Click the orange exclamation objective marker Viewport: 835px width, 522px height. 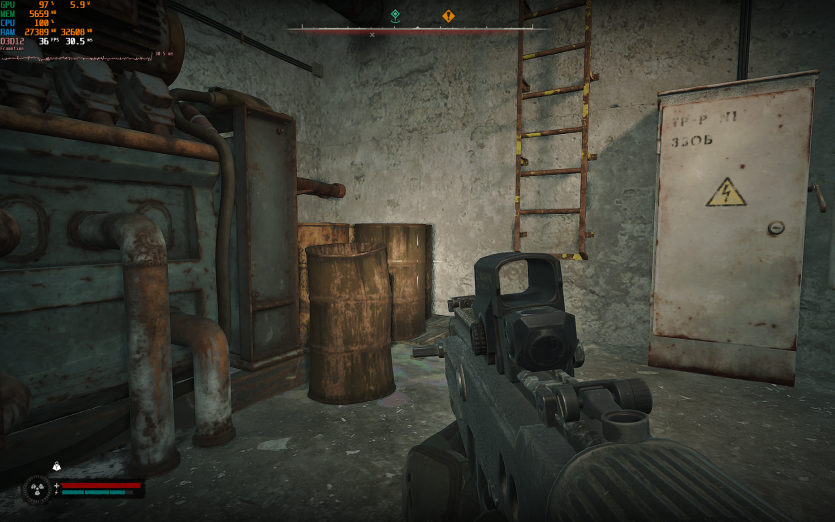click(448, 16)
